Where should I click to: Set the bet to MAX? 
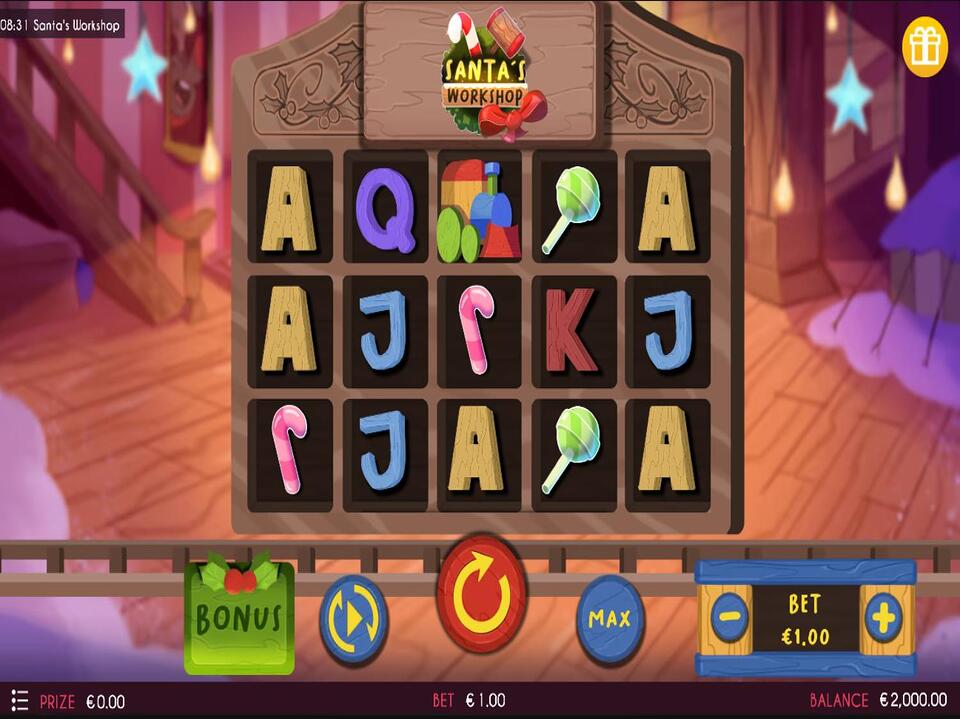pyautogui.click(x=610, y=619)
